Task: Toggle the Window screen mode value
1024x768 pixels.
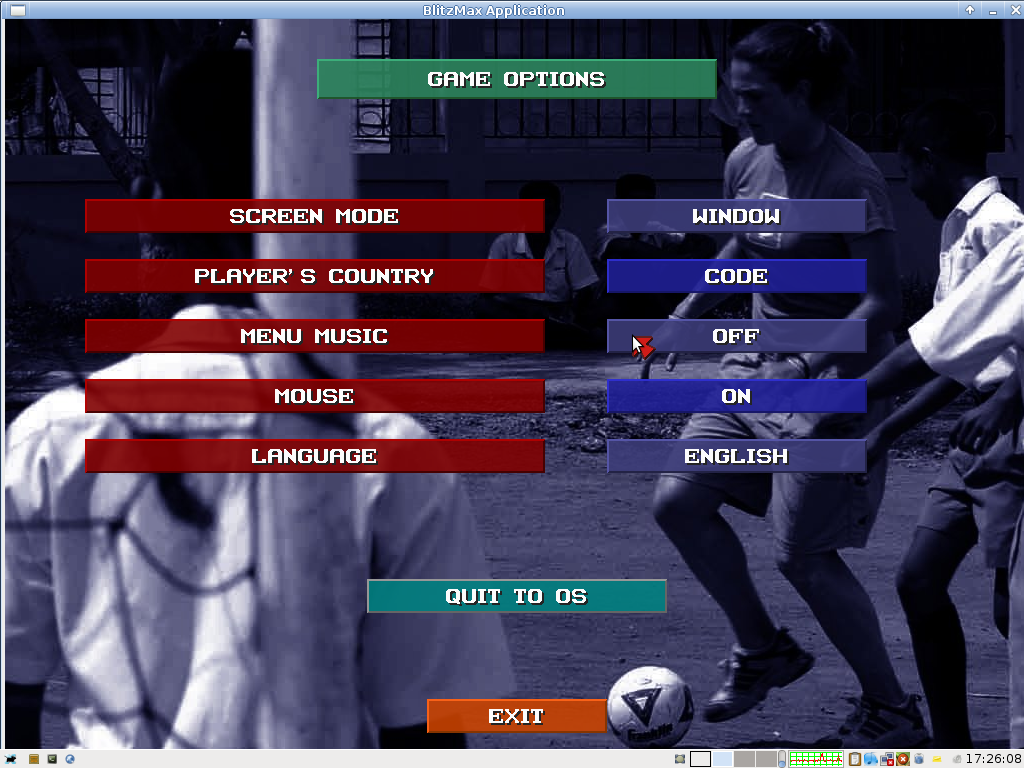Action: point(736,216)
